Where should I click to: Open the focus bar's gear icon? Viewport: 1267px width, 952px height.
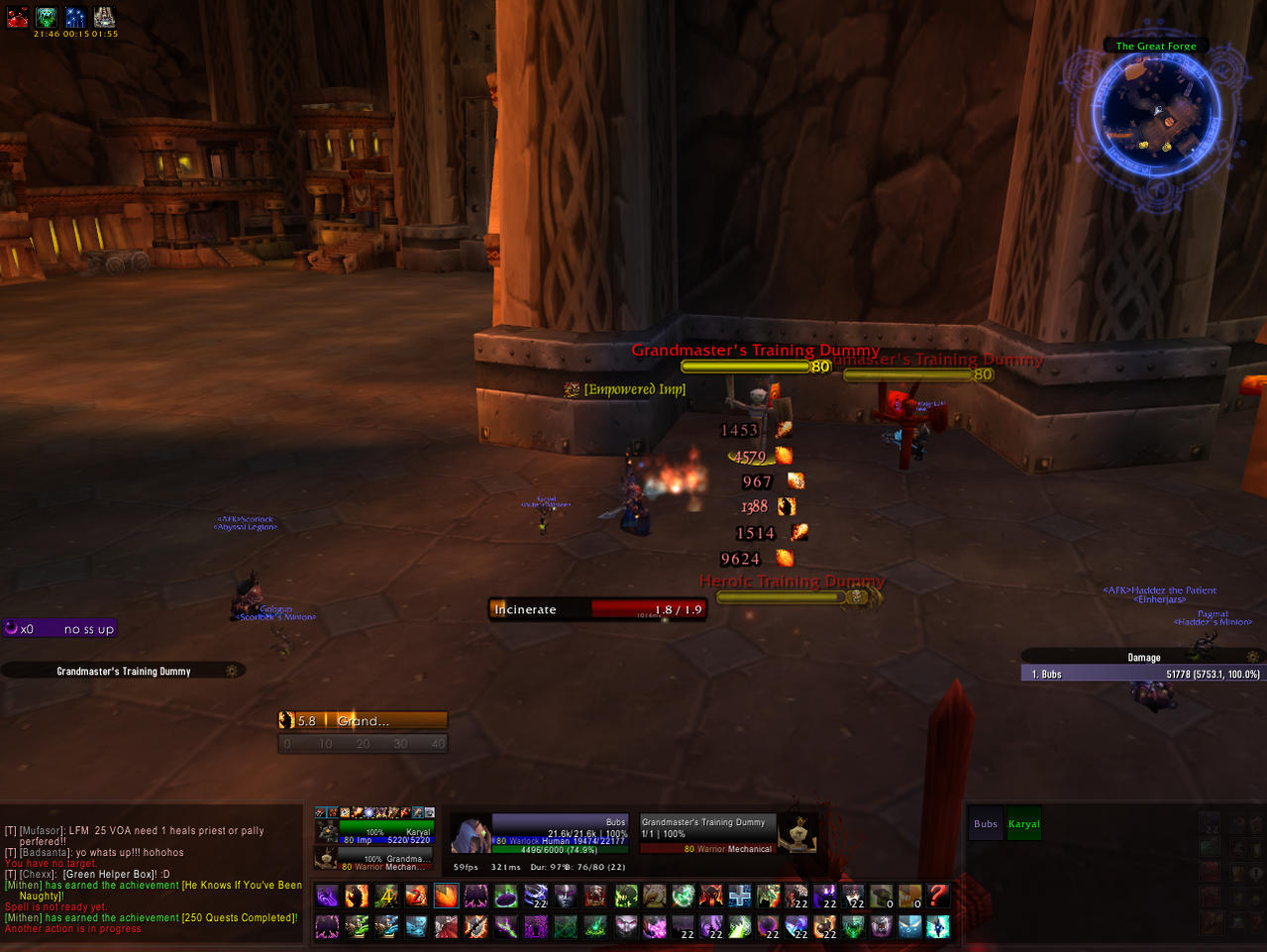pyautogui.click(x=232, y=671)
